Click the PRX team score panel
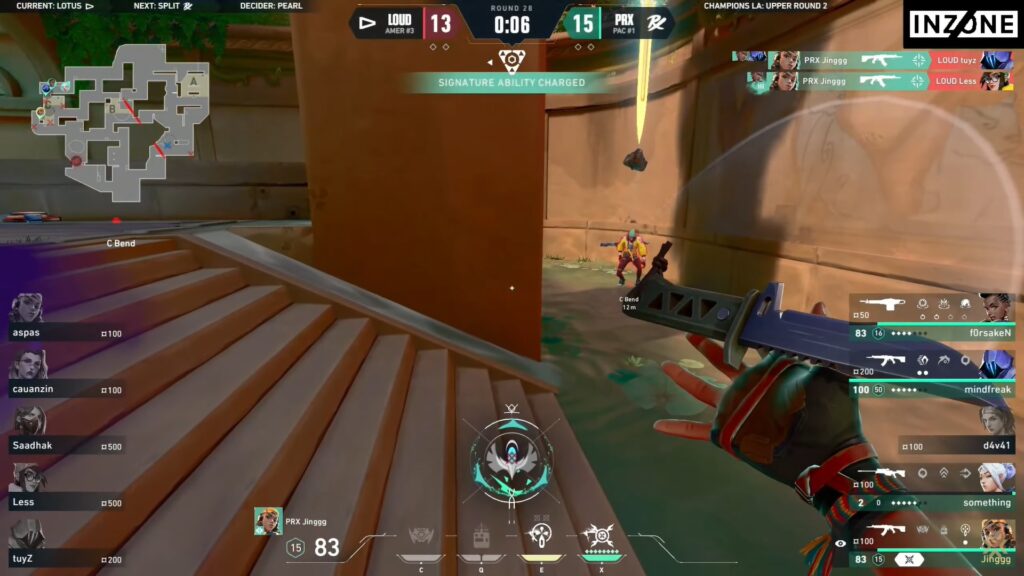 pyautogui.click(x=617, y=22)
